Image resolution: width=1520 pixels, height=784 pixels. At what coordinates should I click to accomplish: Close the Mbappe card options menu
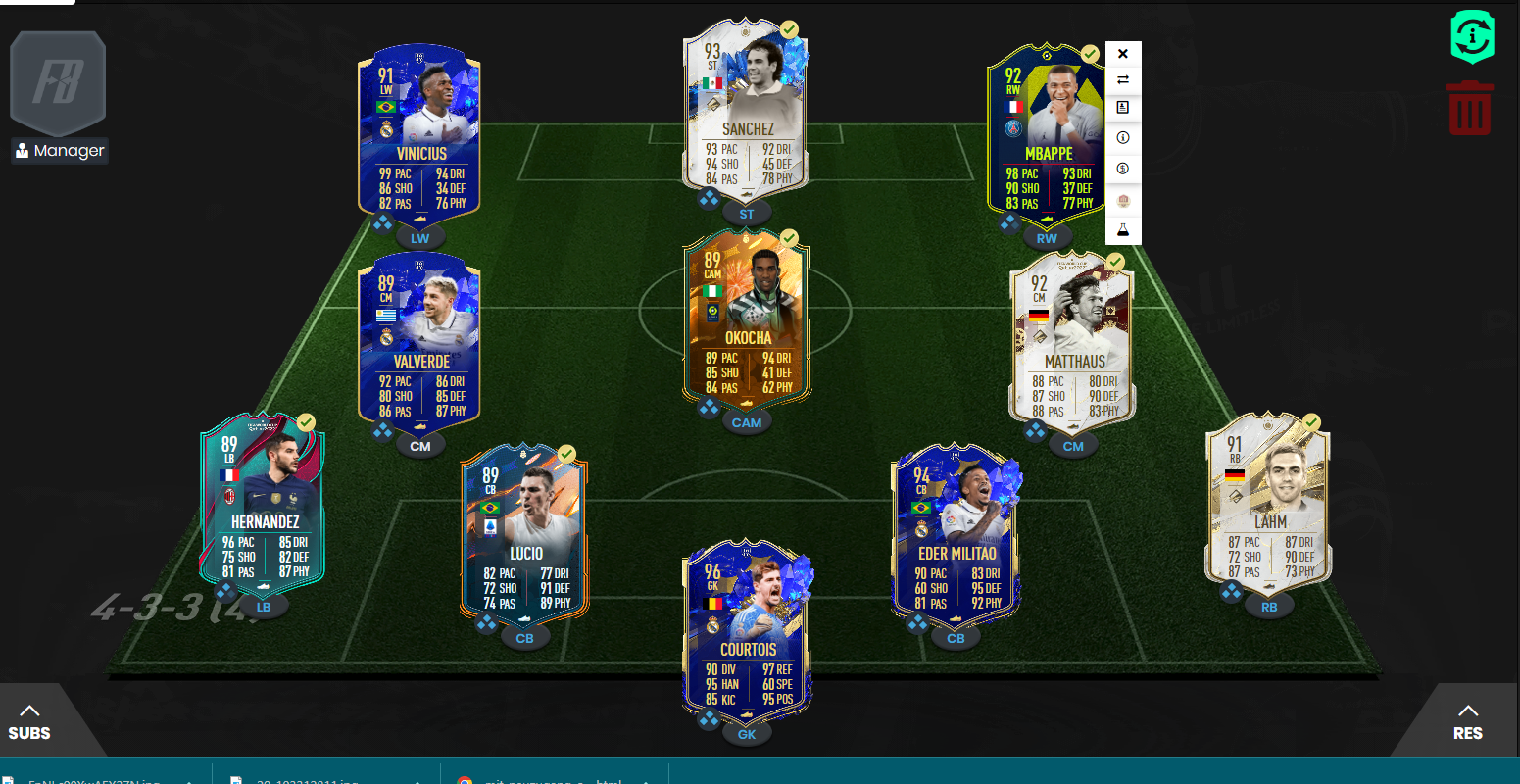[x=1123, y=54]
